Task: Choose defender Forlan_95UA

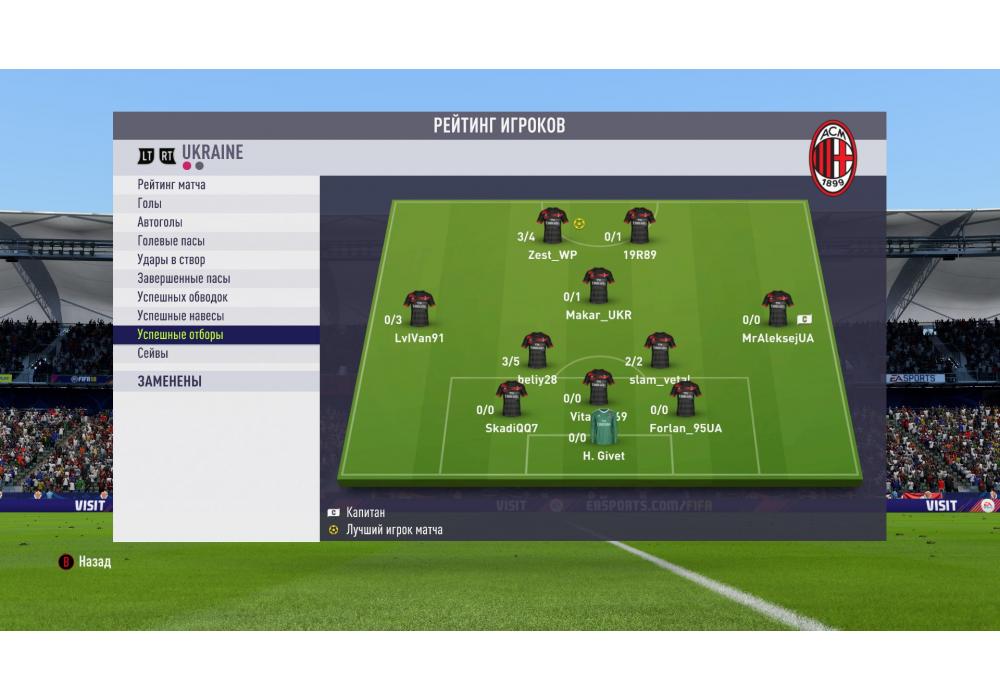Action: [685, 401]
